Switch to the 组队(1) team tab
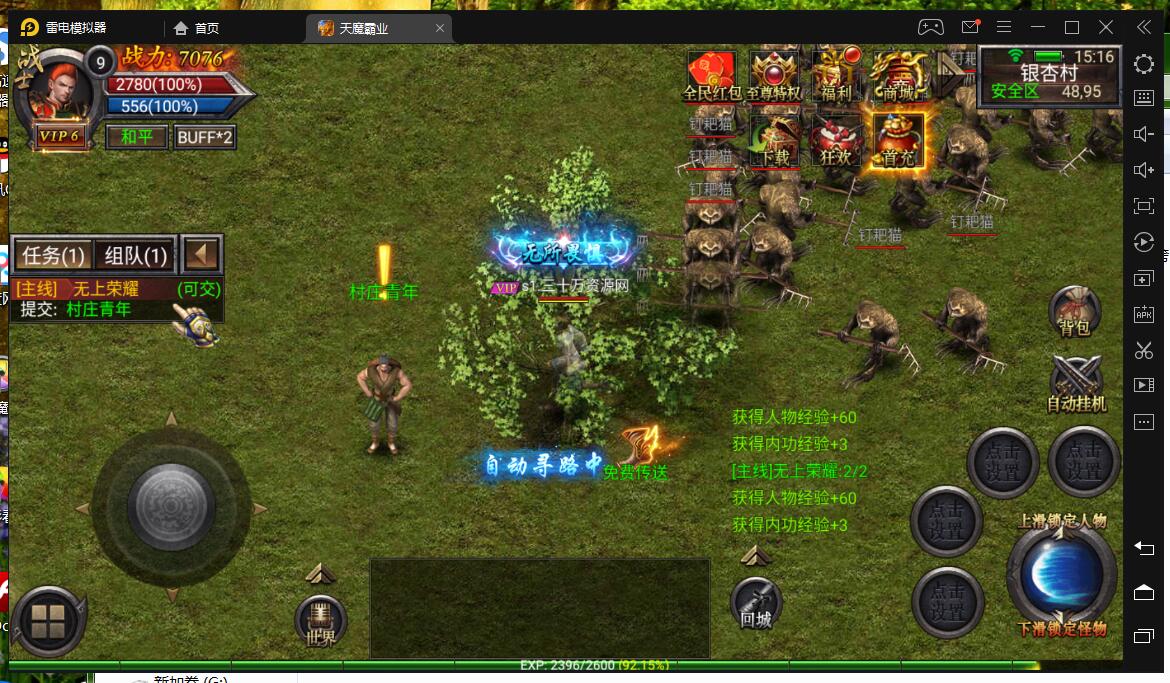 (x=136, y=255)
